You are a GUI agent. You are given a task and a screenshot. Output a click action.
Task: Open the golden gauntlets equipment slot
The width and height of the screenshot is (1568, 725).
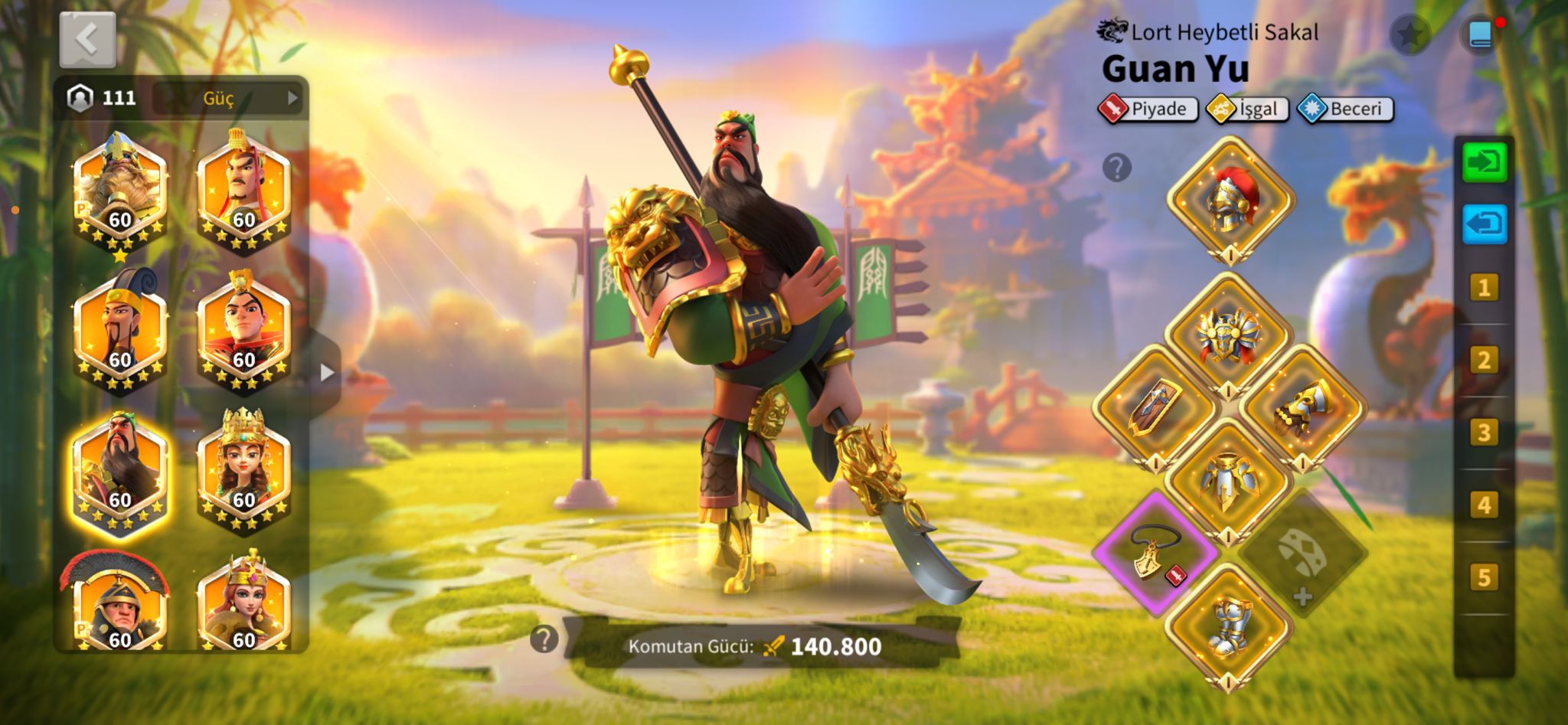click(x=1302, y=407)
